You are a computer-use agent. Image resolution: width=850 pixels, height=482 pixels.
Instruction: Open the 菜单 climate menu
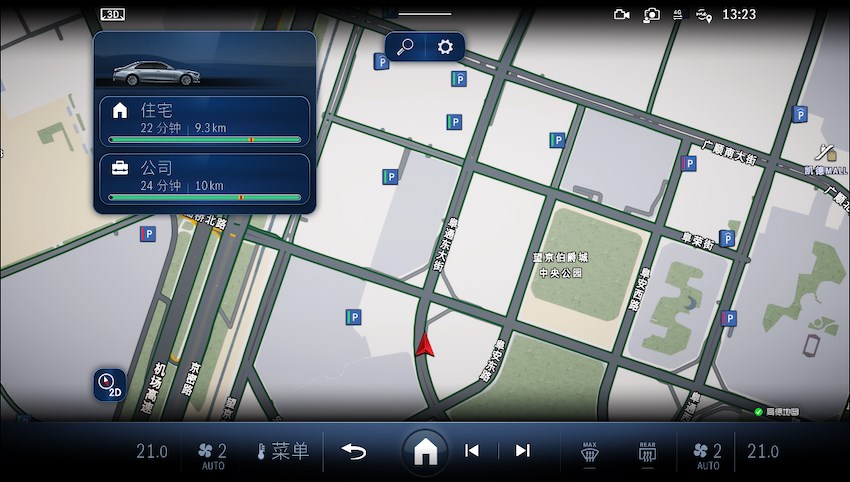click(x=283, y=451)
